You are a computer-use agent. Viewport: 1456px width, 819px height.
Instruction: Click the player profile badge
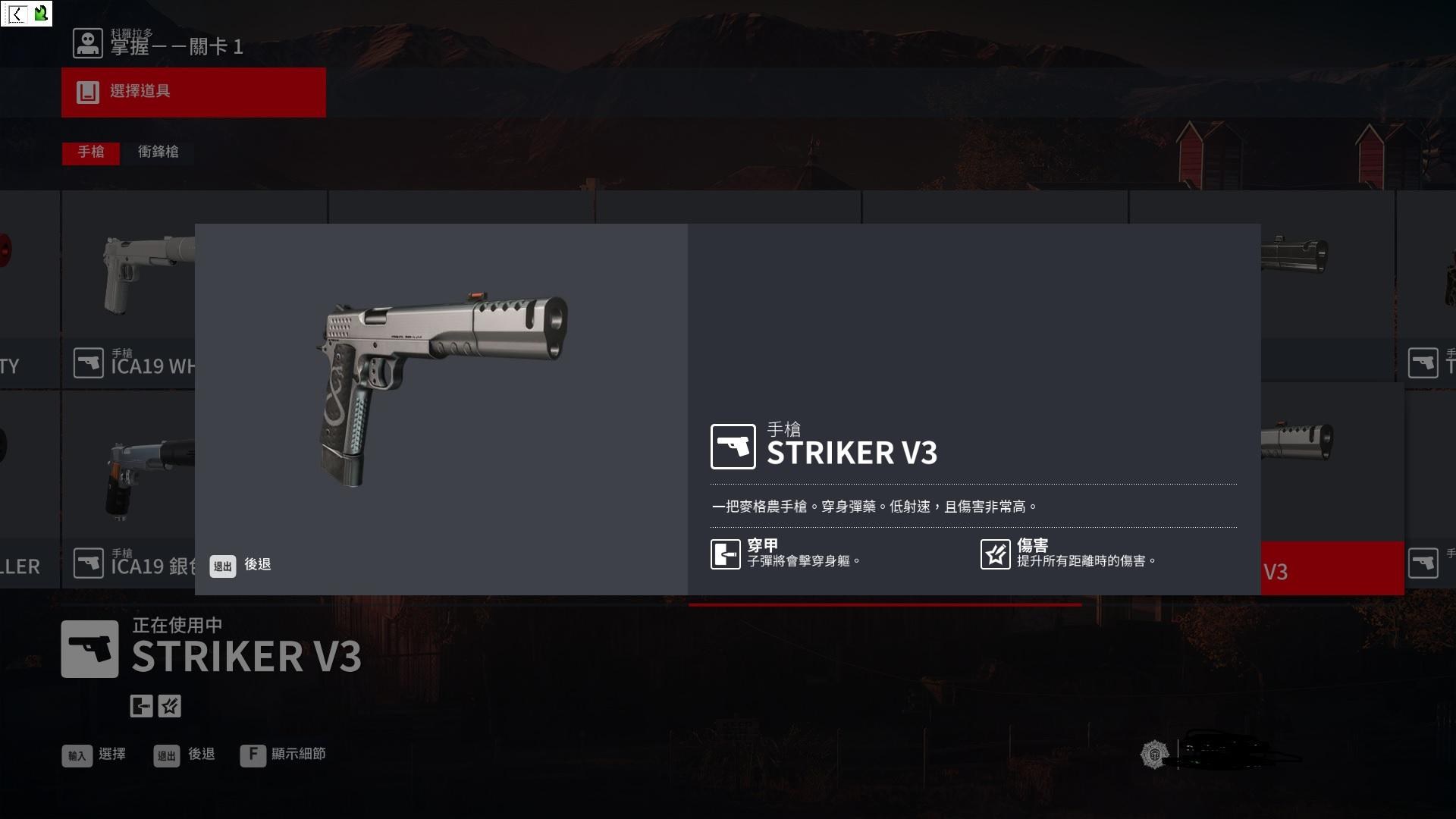pos(1153,755)
